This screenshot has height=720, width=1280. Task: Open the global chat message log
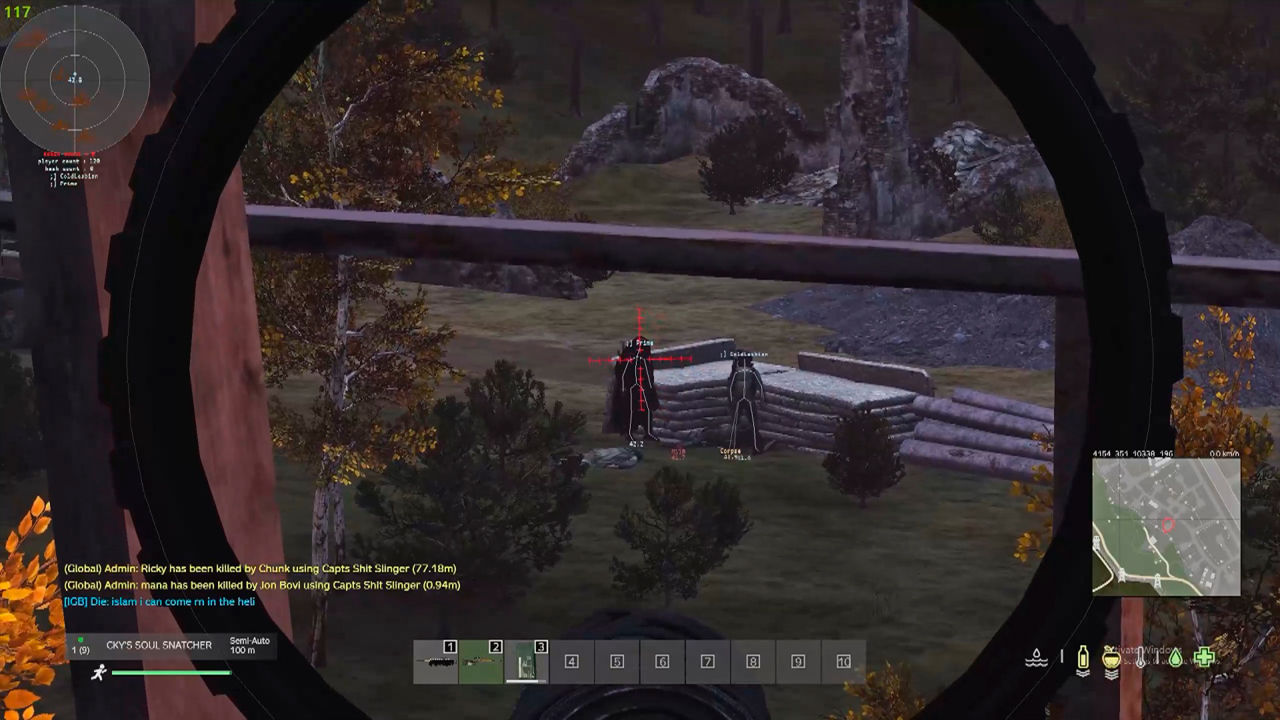[262, 585]
